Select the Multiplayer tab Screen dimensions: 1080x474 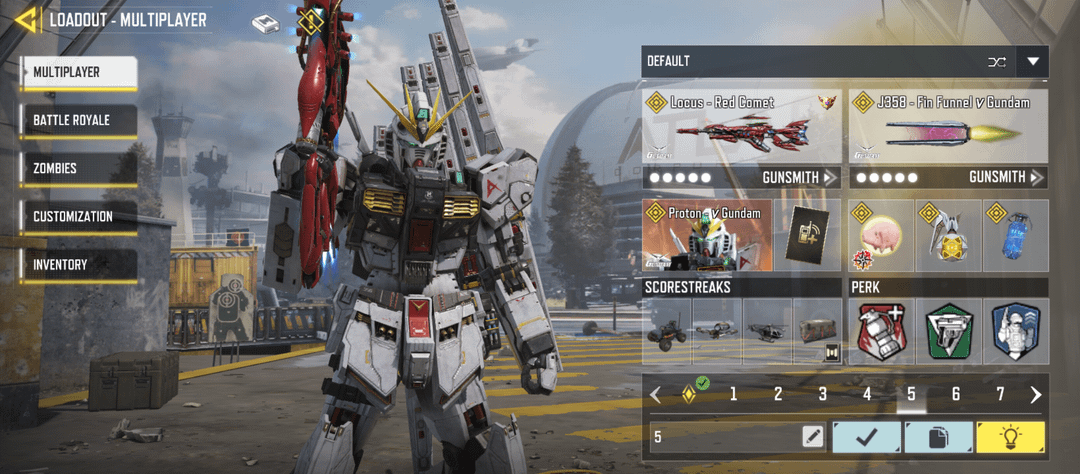pos(78,73)
